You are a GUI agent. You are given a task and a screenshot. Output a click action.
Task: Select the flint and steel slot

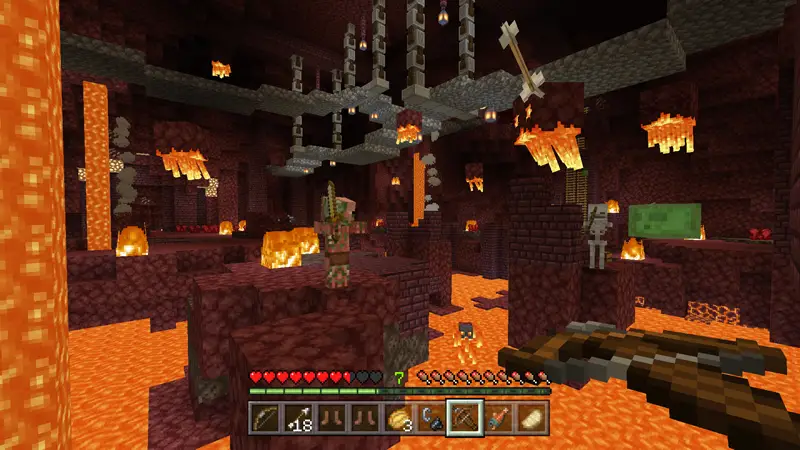coord(431,416)
